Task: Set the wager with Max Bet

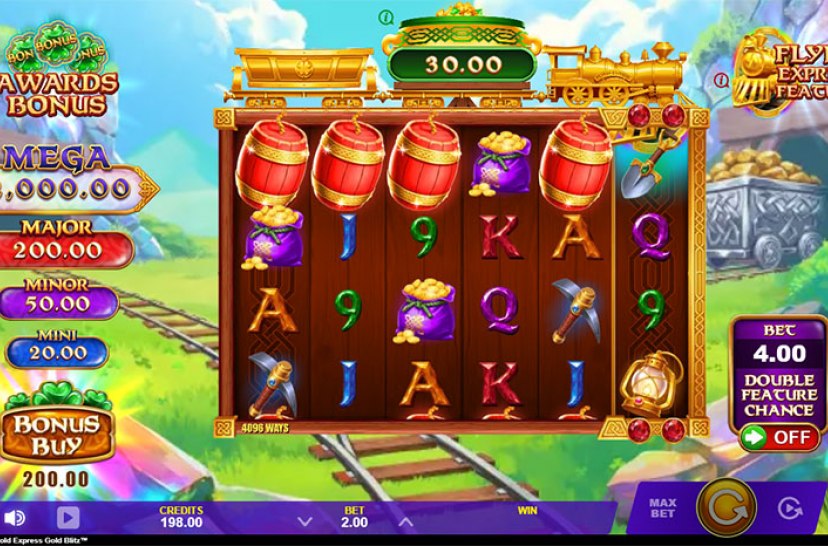Action: 663,507
